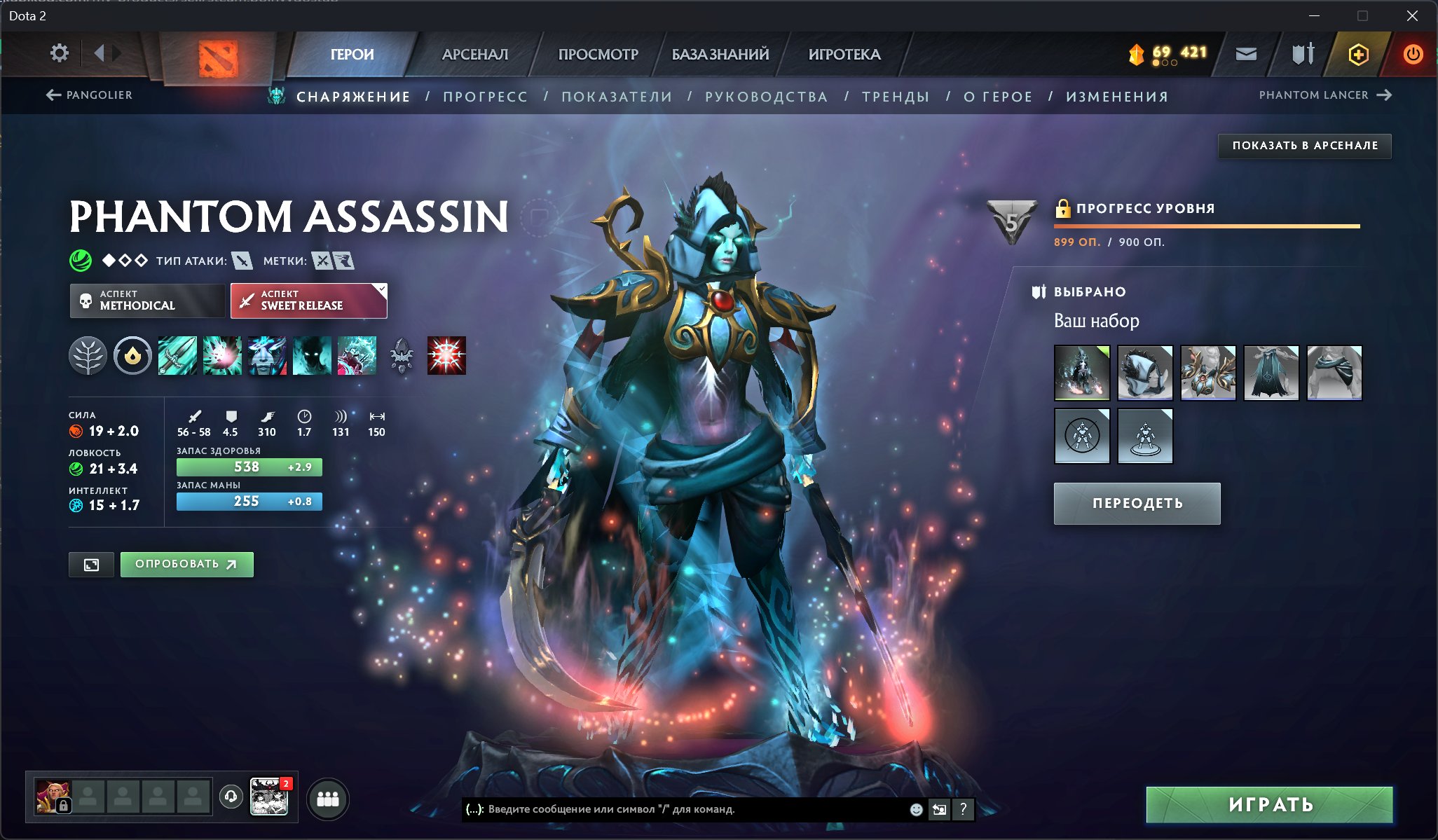Screen dimensions: 1438x840
Task: Select the Stifling Dagger ability icon
Action: pos(178,355)
